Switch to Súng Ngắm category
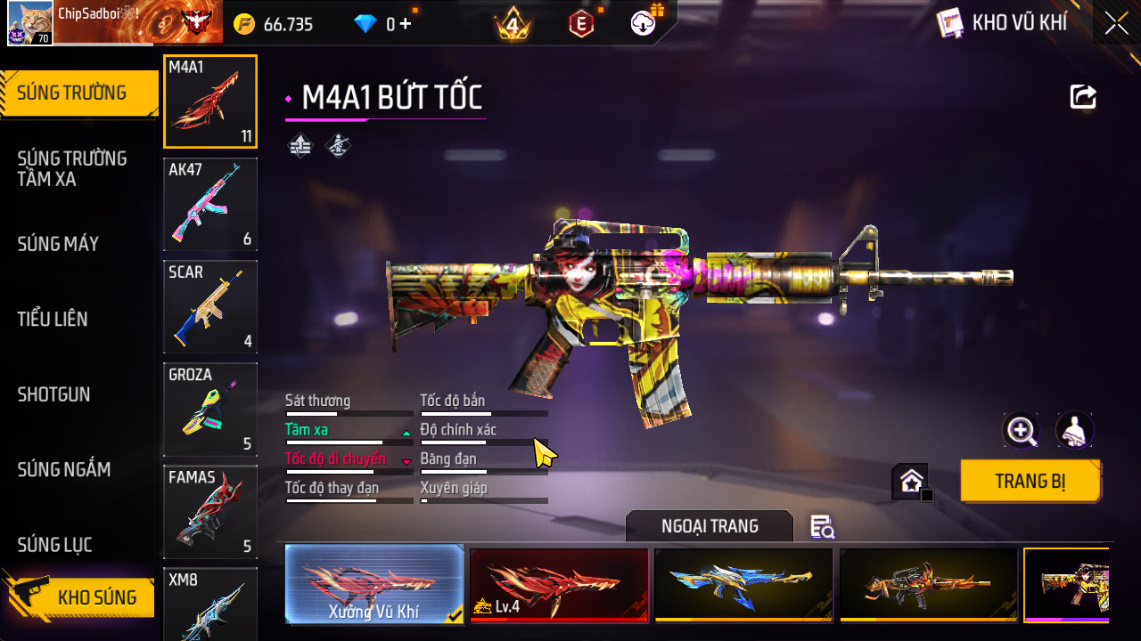Viewport: 1141px width, 641px height. (x=64, y=469)
